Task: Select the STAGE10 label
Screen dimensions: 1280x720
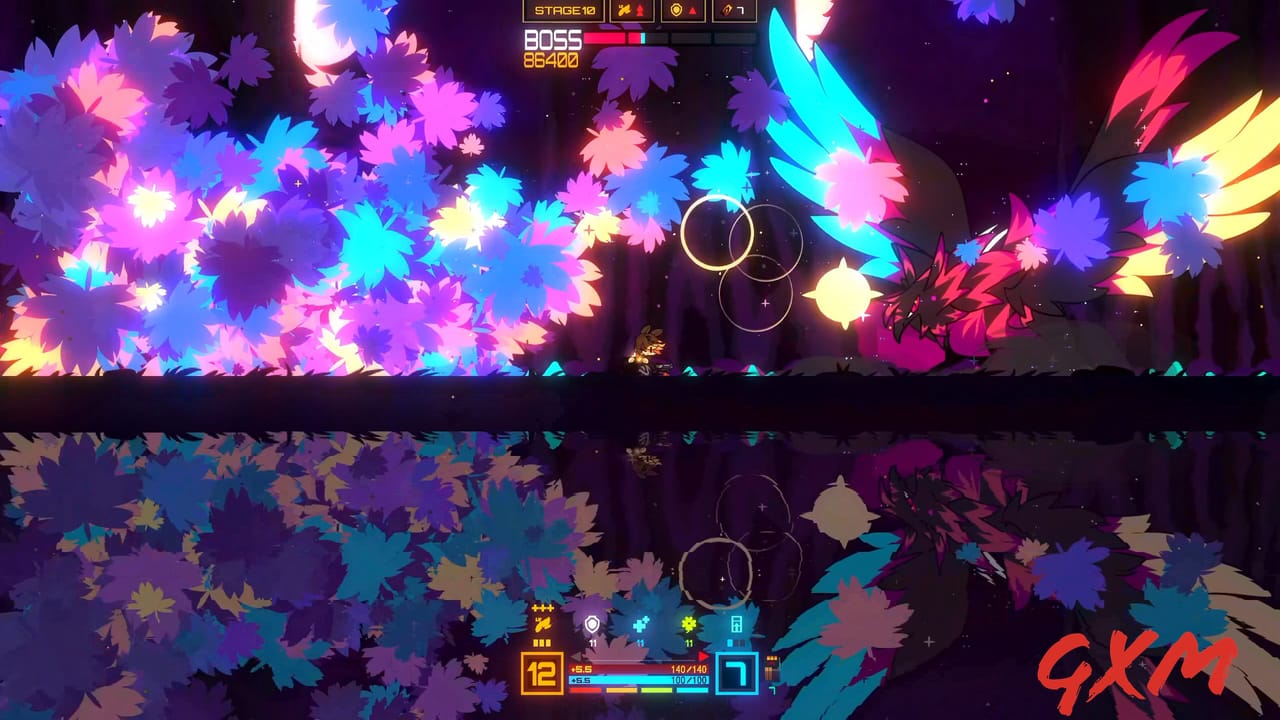Action: pyautogui.click(x=565, y=9)
